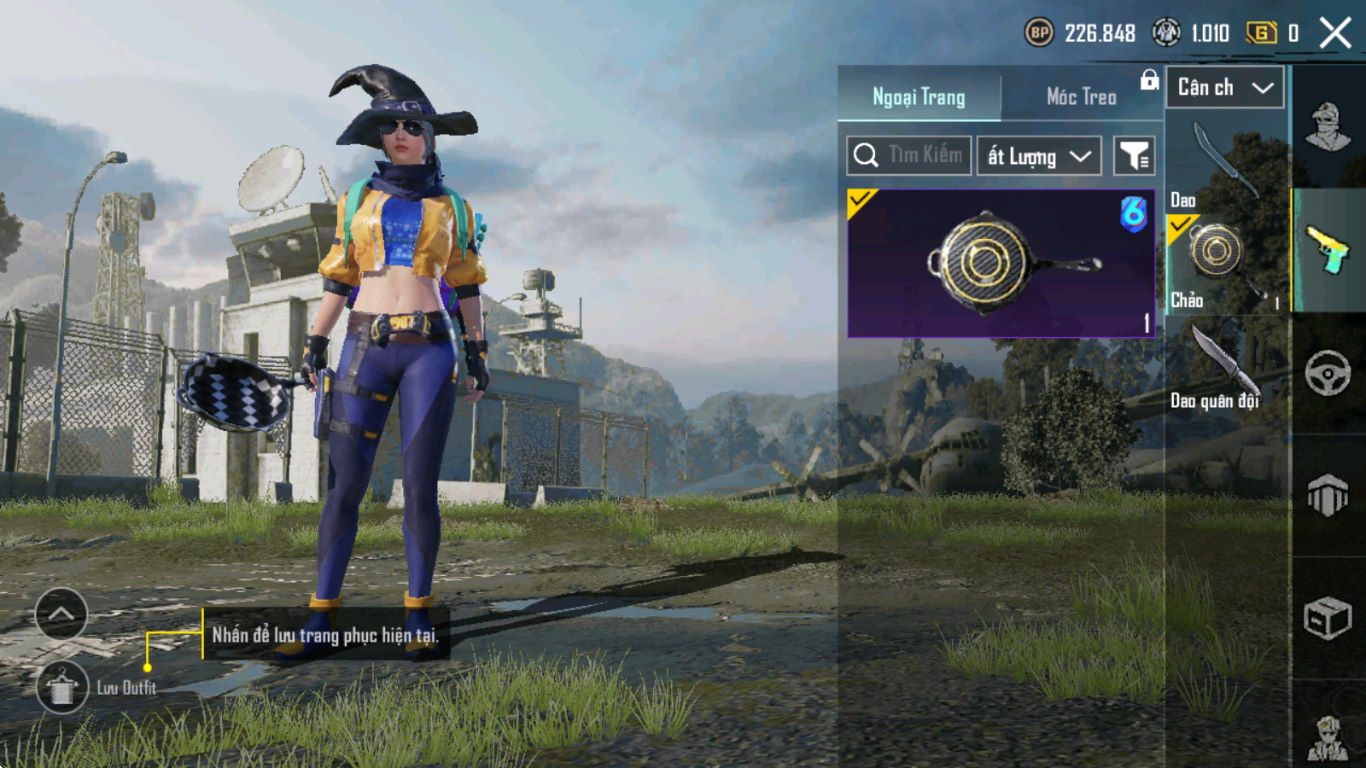Click the Lưu Outfit save button
The height and width of the screenshot is (768, 1366).
pyautogui.click(x=62, y=688)
